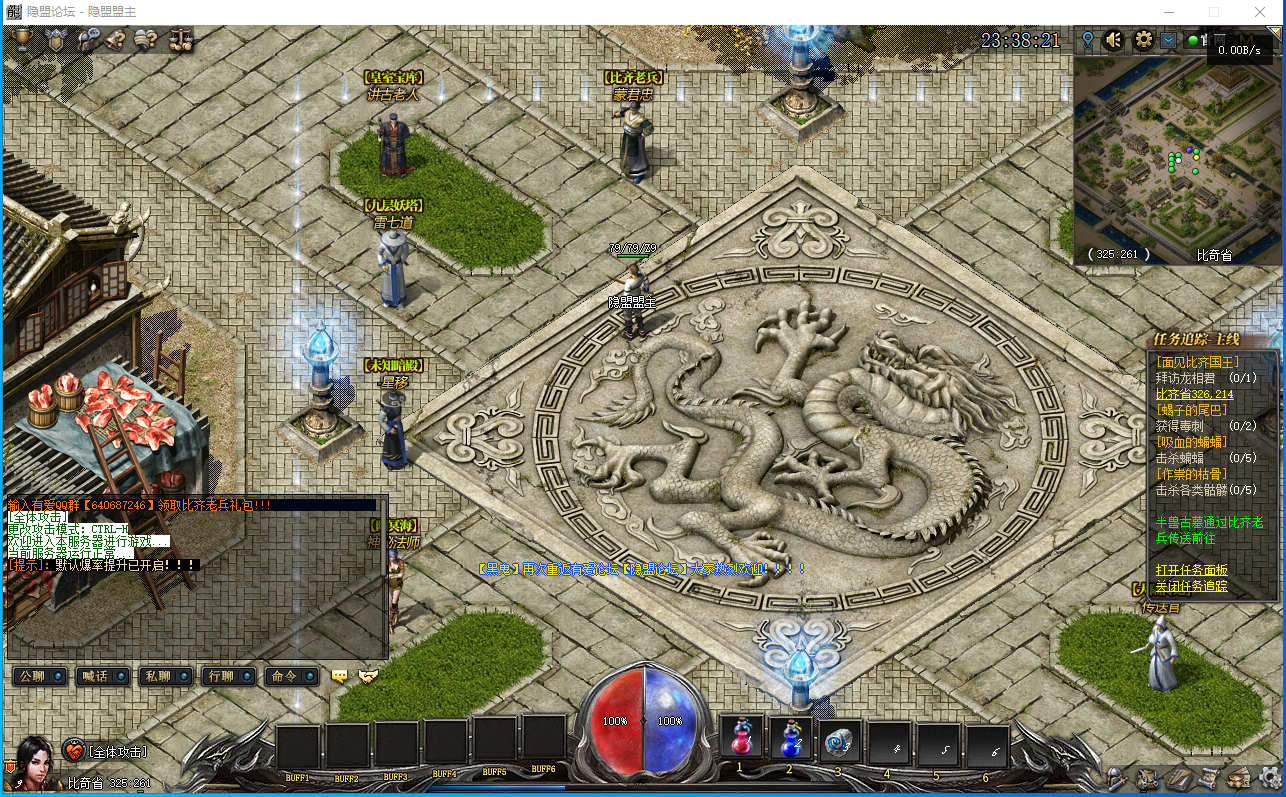Minimize the game window

[x=1167, y=12]
